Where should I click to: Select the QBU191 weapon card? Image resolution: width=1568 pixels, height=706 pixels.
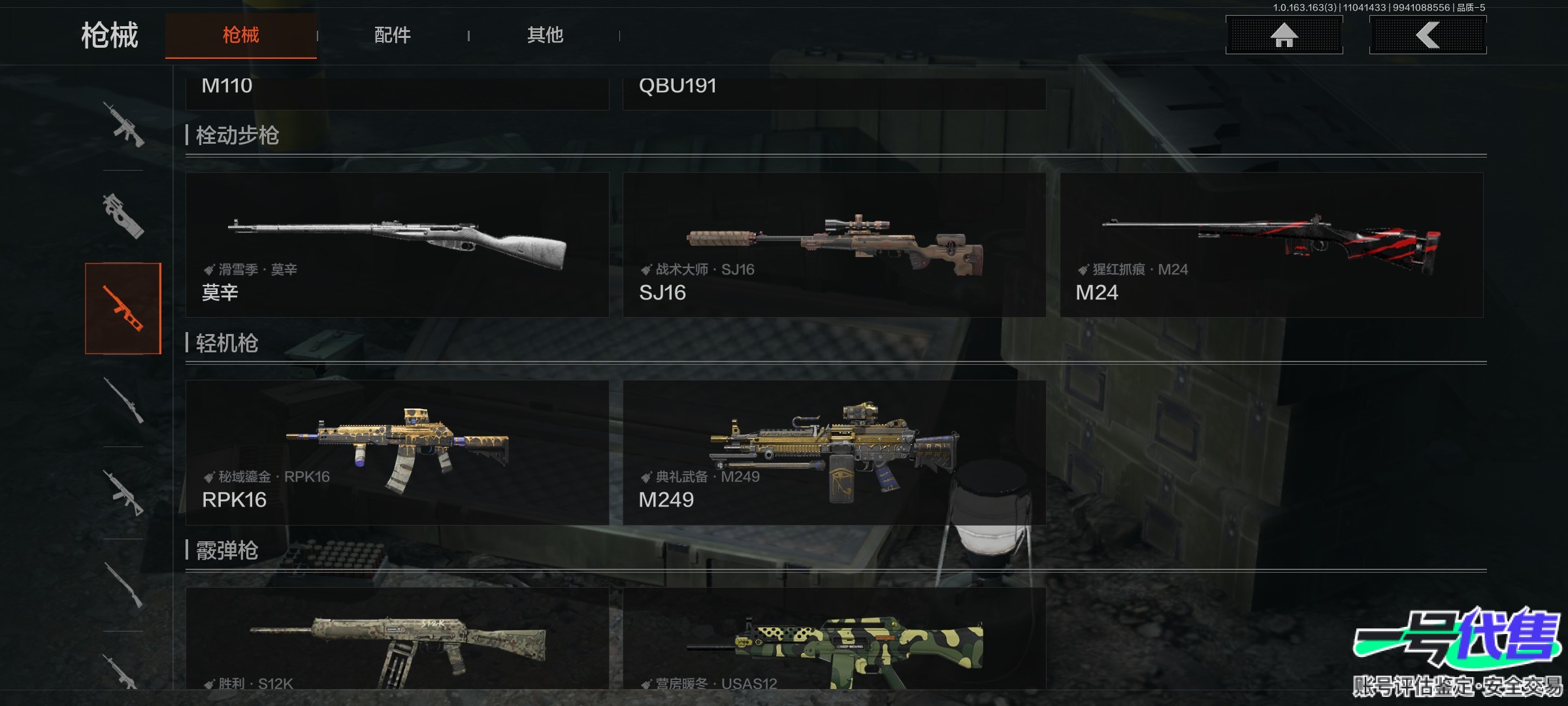[x=834, y=92]
